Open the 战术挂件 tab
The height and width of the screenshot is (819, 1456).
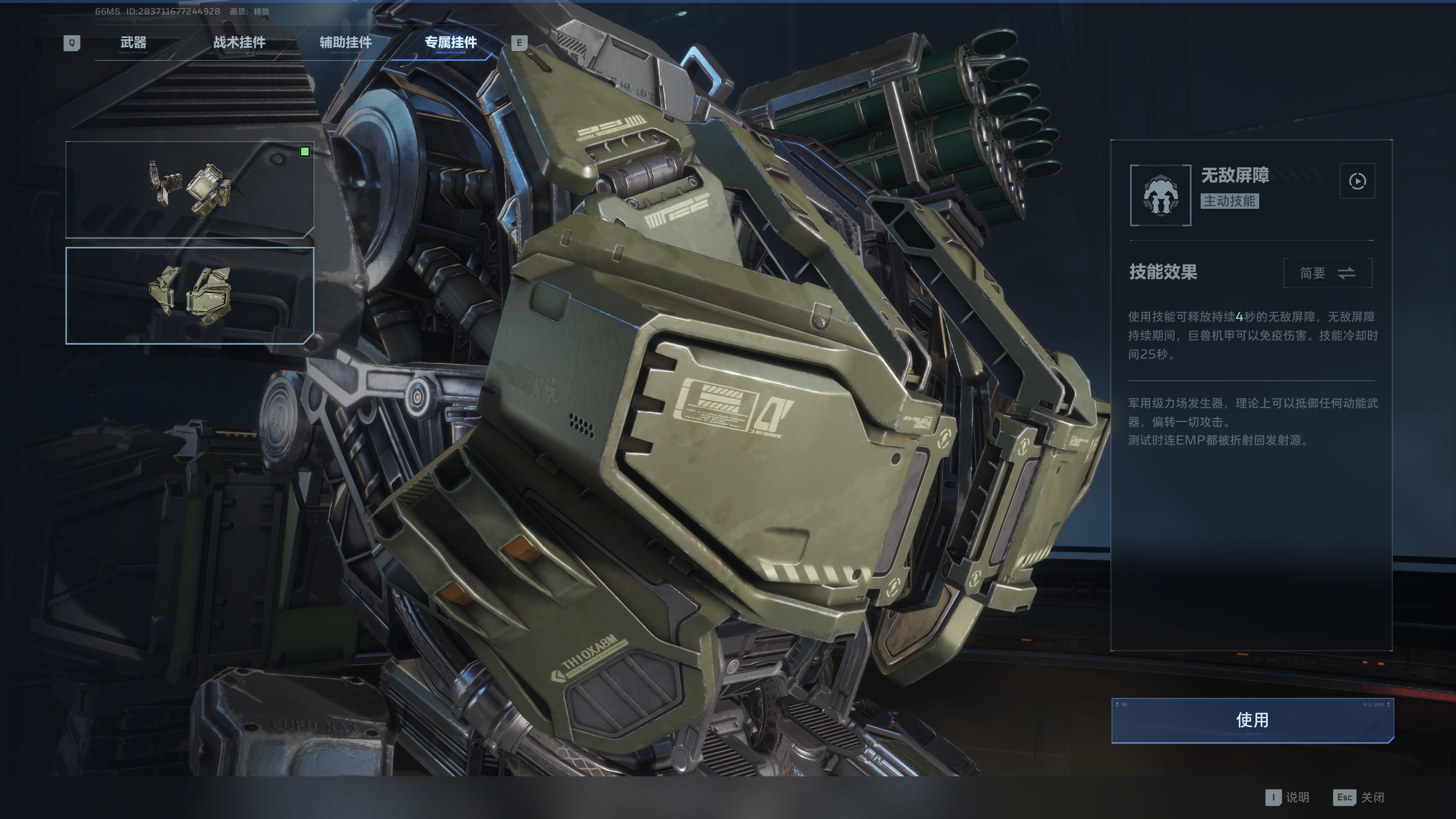pos(239,43)
